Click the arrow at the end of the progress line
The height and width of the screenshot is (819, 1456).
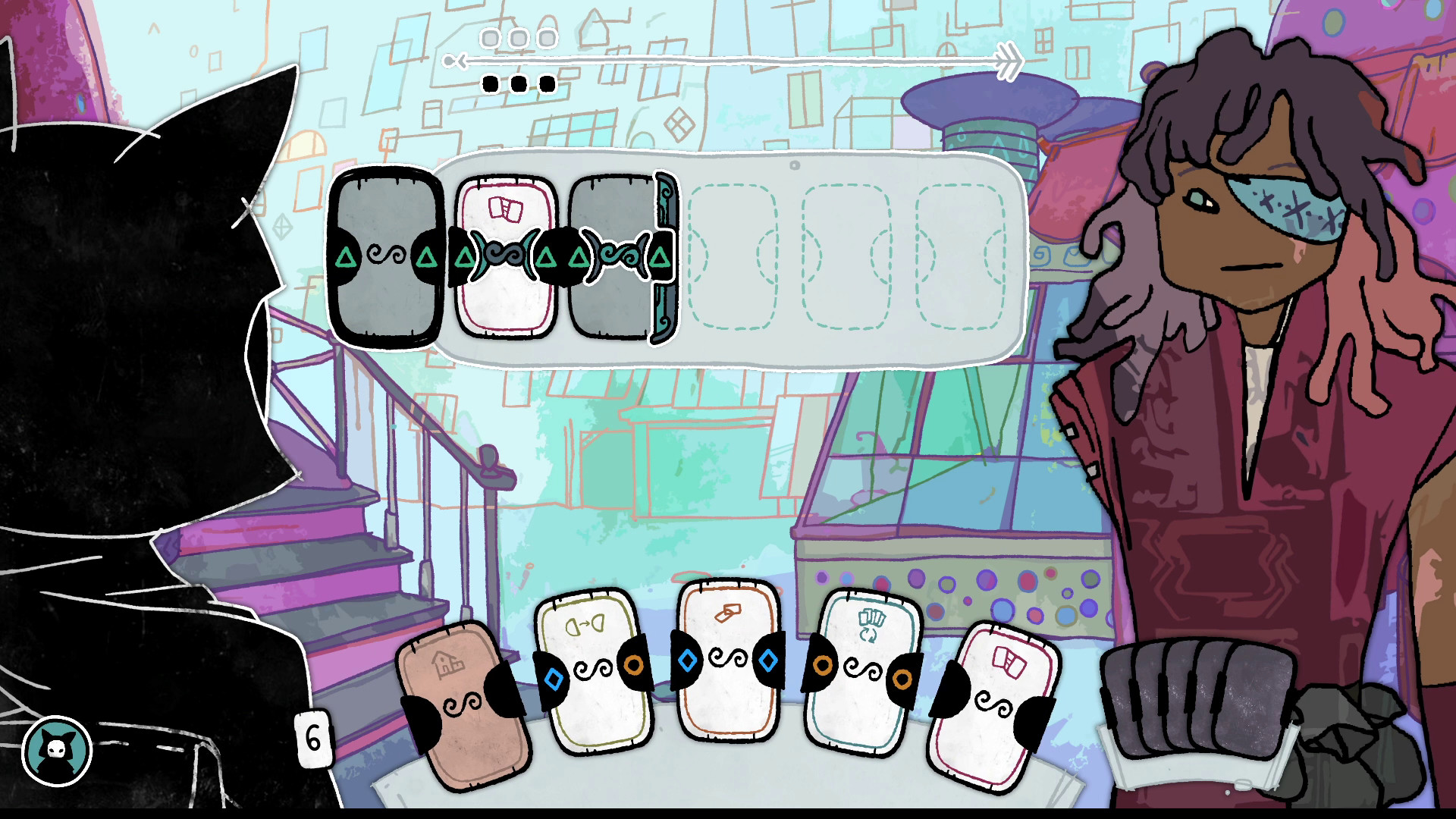[x=1009, y=61]
